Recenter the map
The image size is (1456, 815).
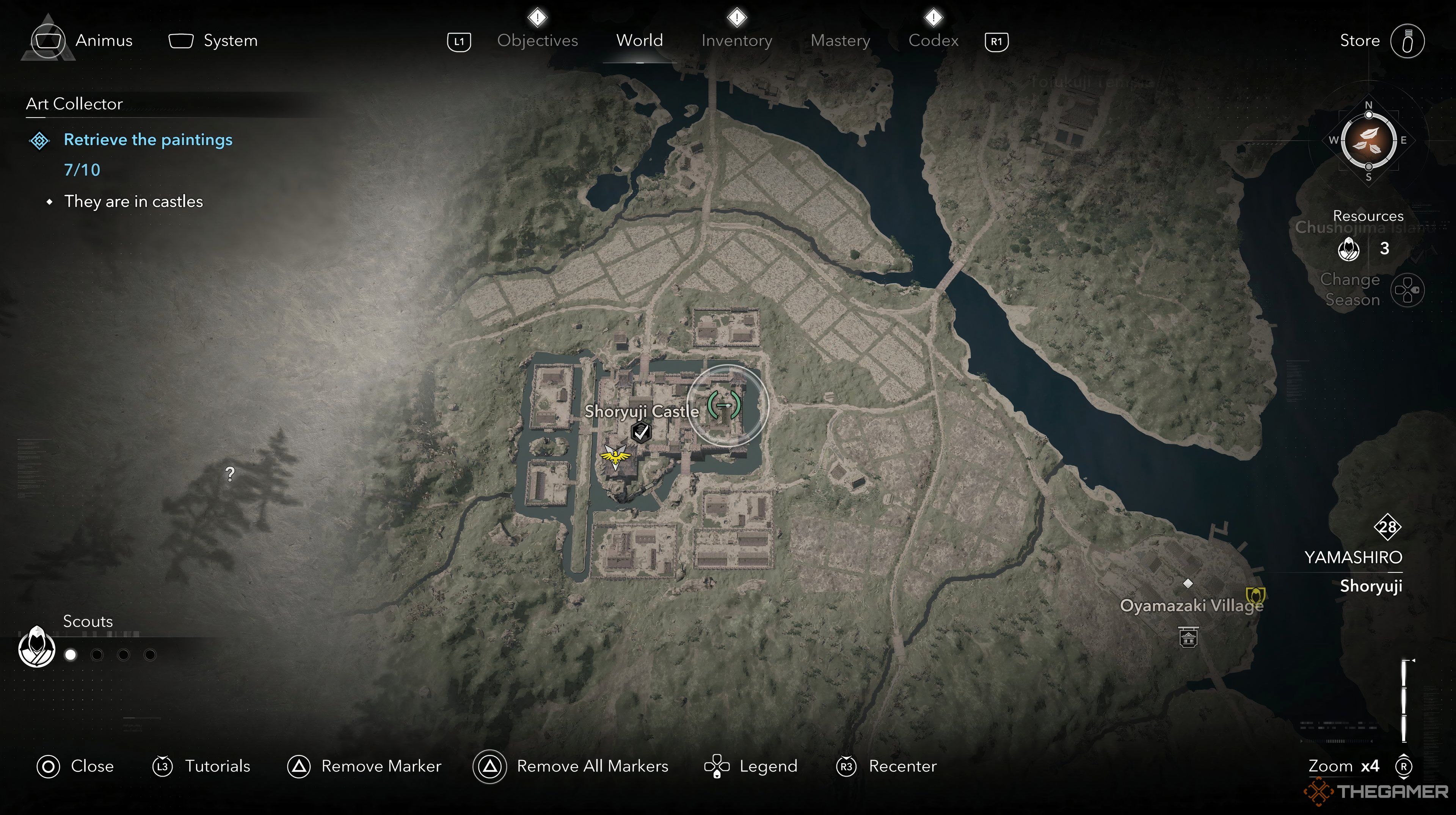902,766
